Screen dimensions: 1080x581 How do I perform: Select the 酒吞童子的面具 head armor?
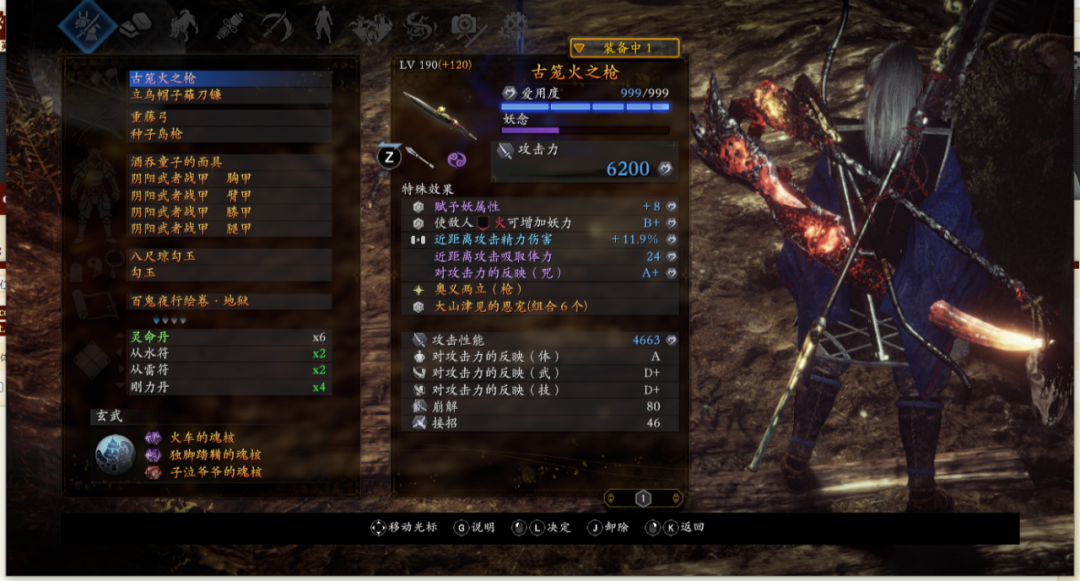230,162
